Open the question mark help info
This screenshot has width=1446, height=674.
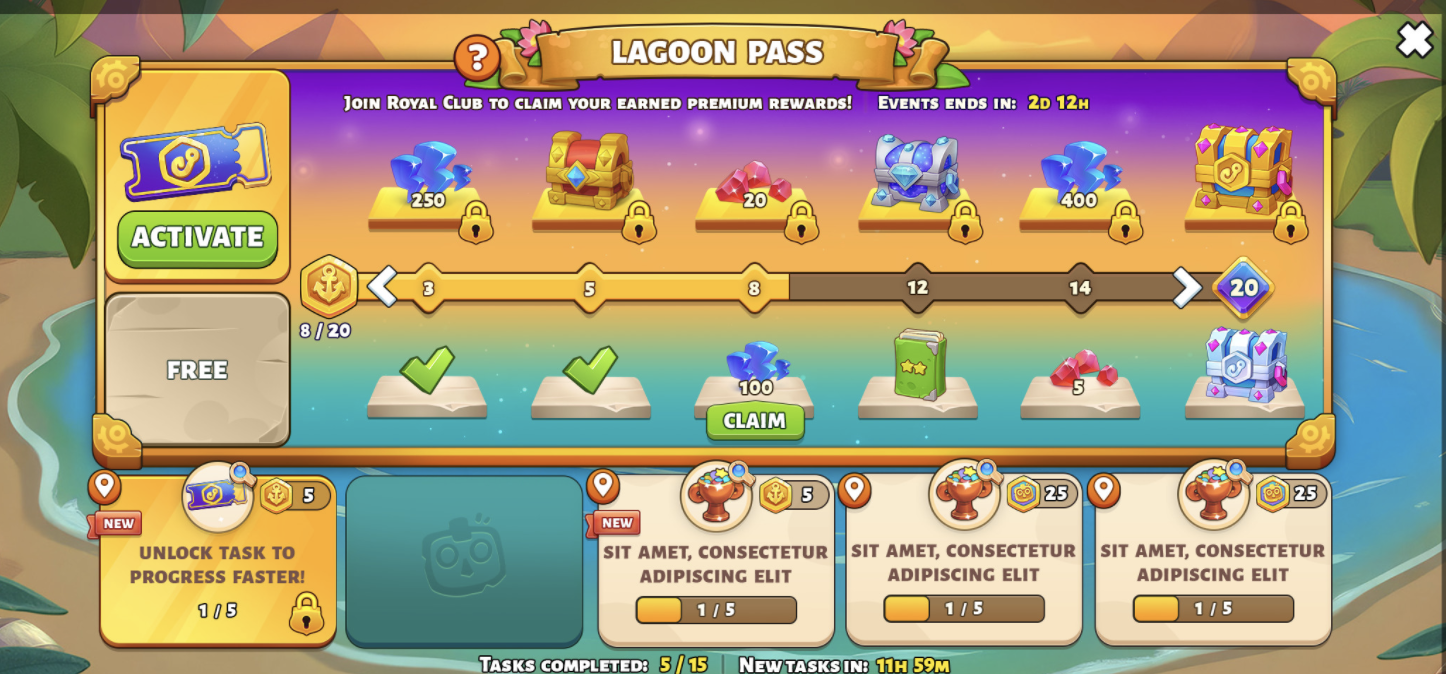[x=477, y=58]
